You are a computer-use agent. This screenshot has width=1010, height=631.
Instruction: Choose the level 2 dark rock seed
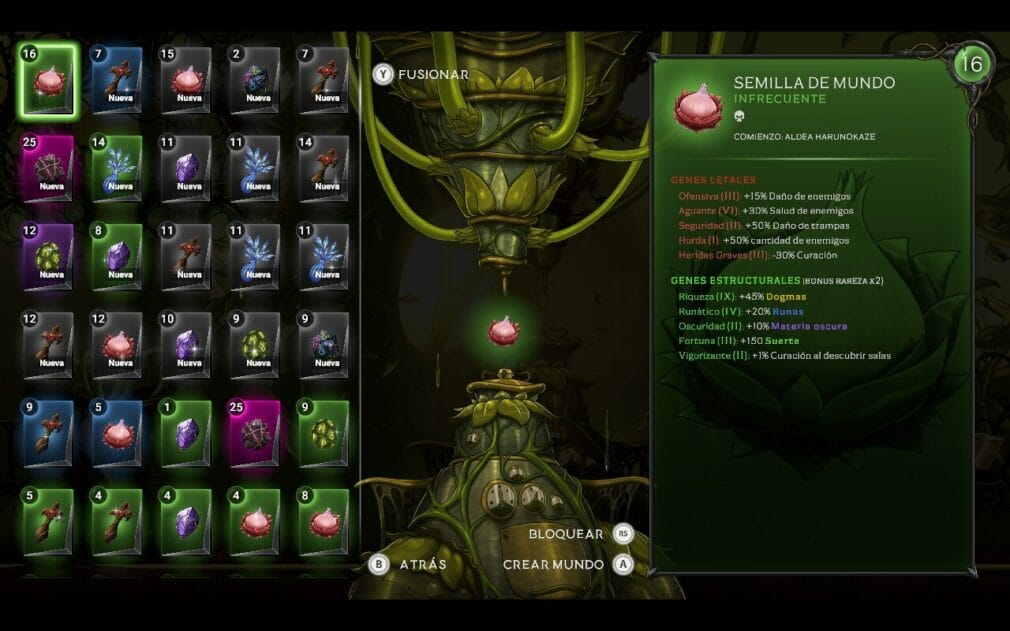(x=255, y=80)
